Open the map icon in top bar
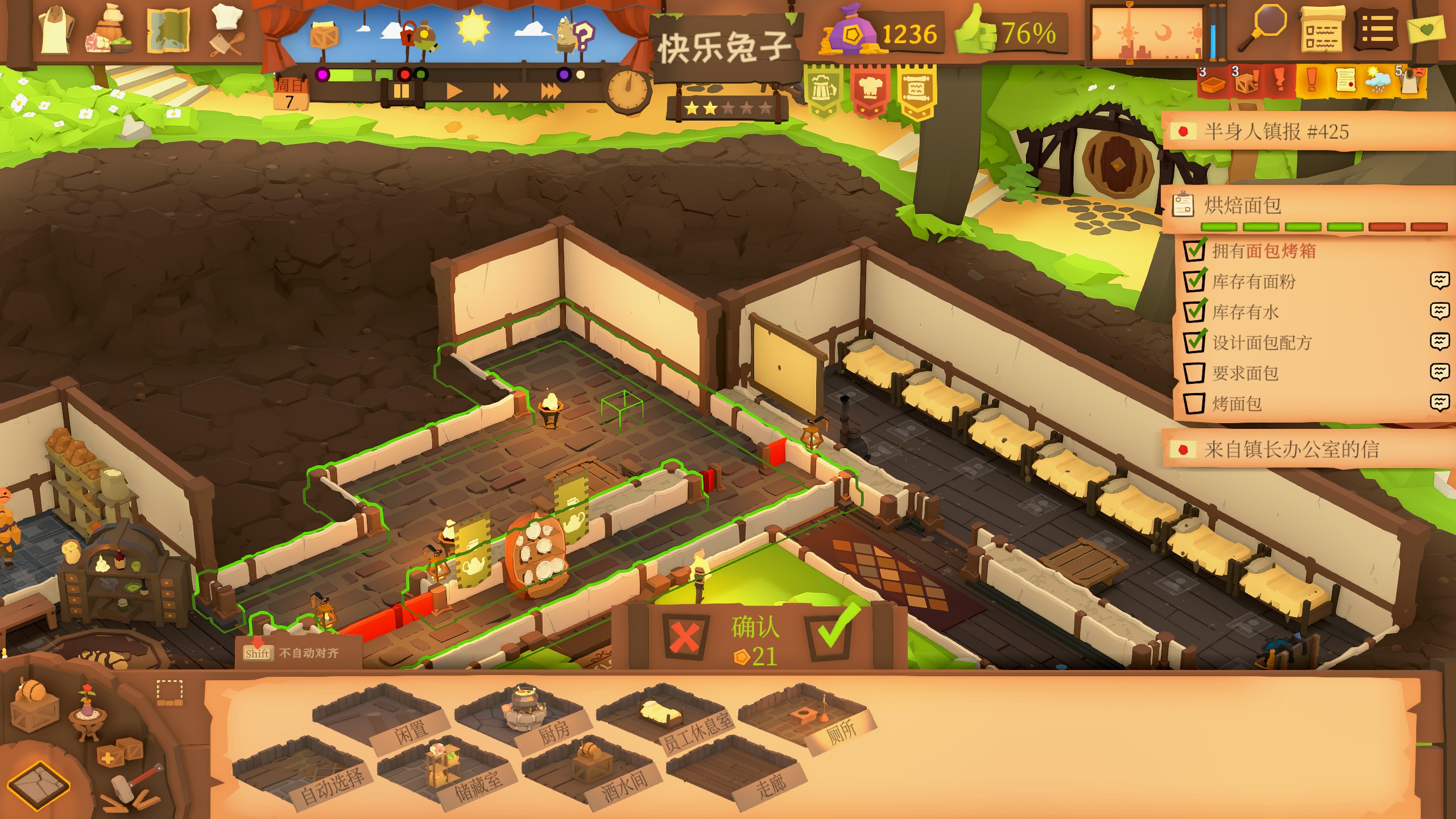Screen dimensions: 1456x819 (x=168, y=31)
